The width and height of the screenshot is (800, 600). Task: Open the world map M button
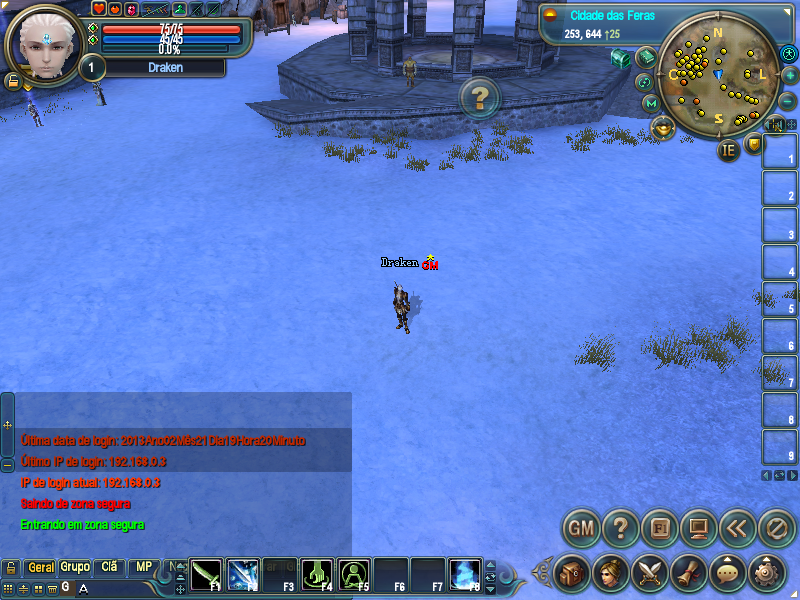tap(651, 103)
